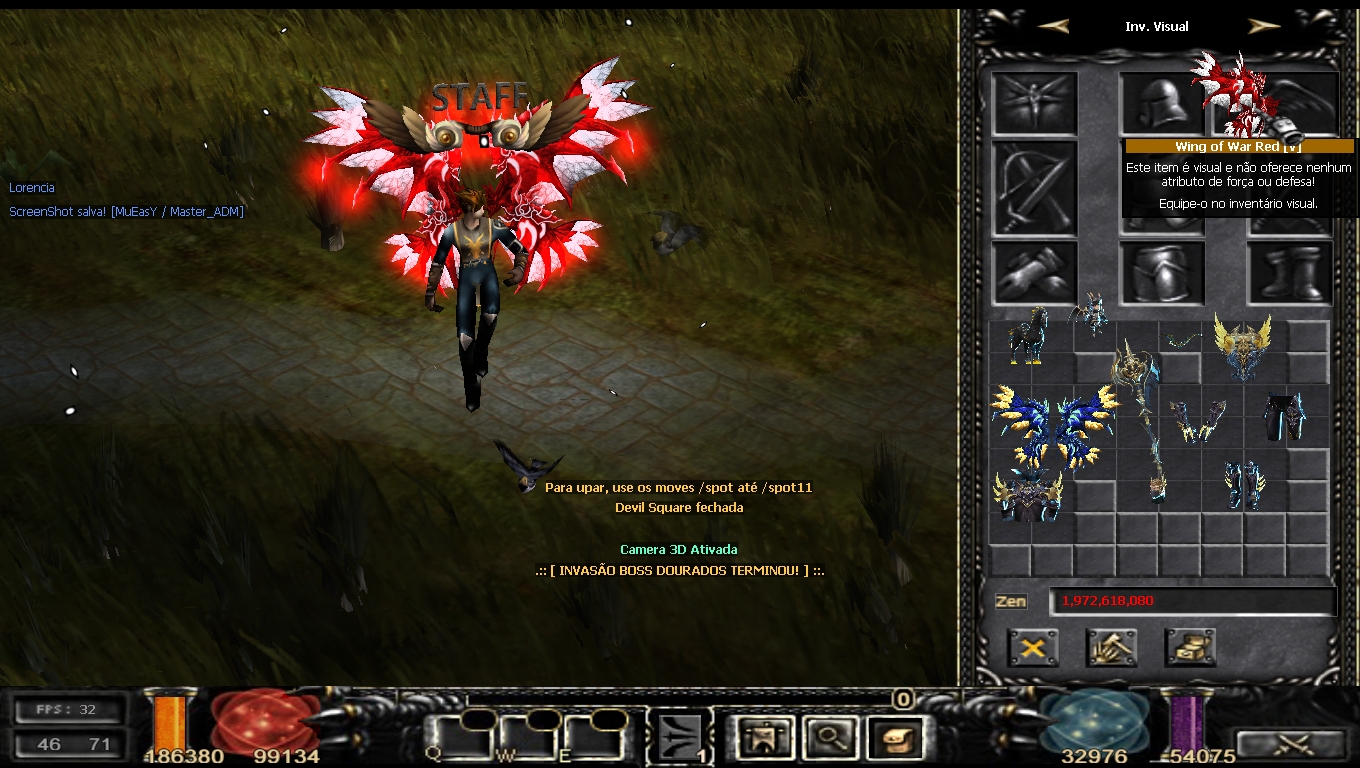Select the crossed weapons equipment slot

(1034, 188)
